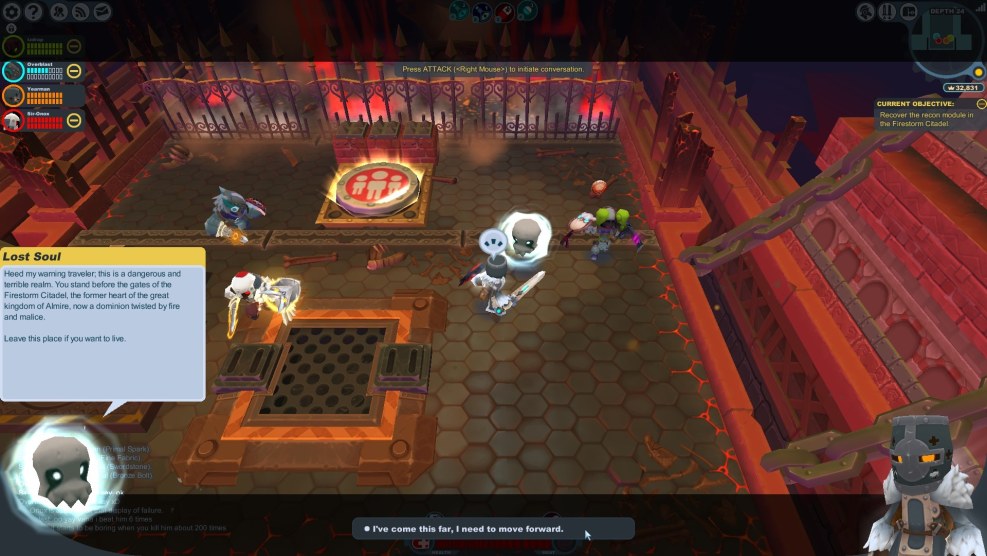Use the red vial pickup slot

[x=506, y=12]
